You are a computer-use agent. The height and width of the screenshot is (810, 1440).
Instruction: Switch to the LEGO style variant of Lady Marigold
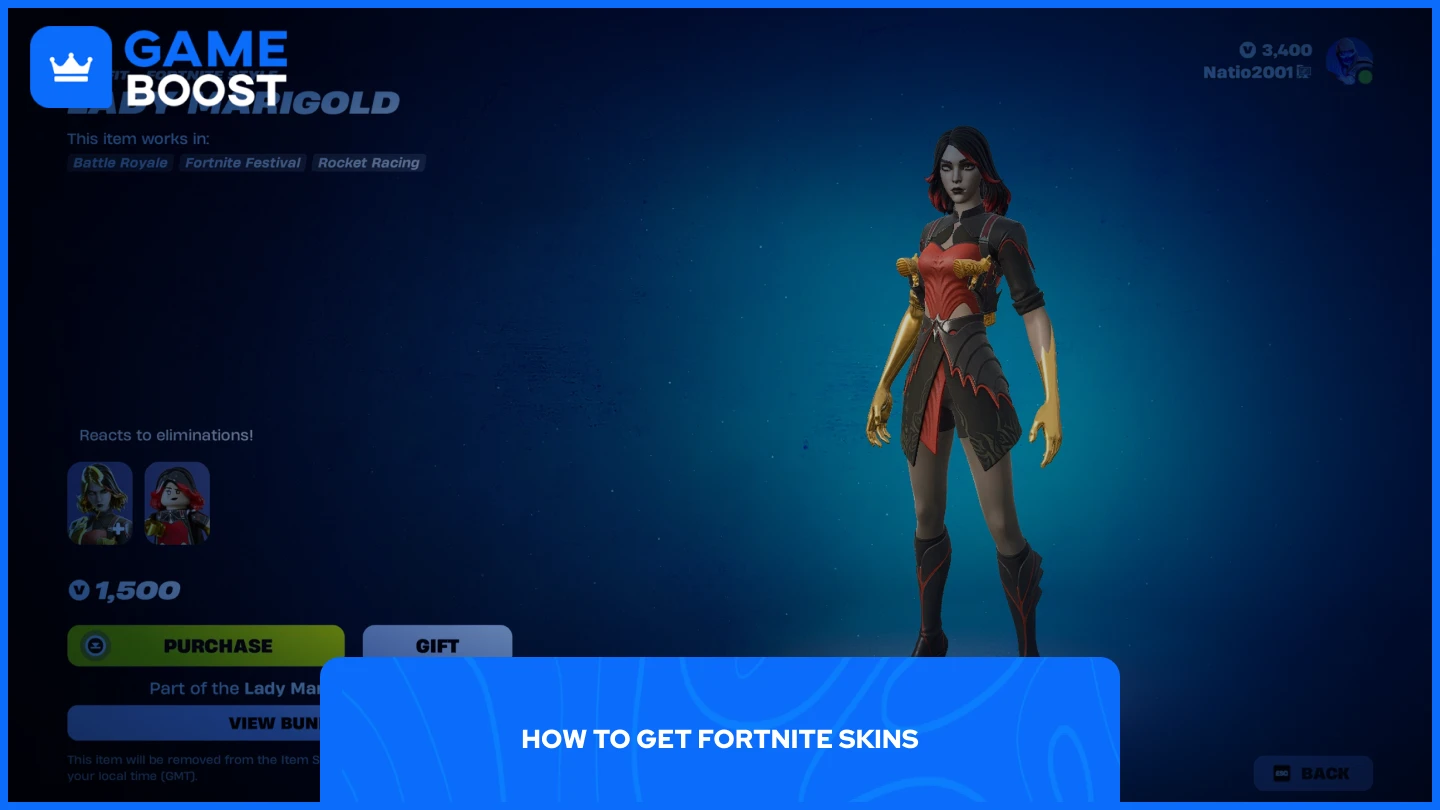(x=177, y=503)
